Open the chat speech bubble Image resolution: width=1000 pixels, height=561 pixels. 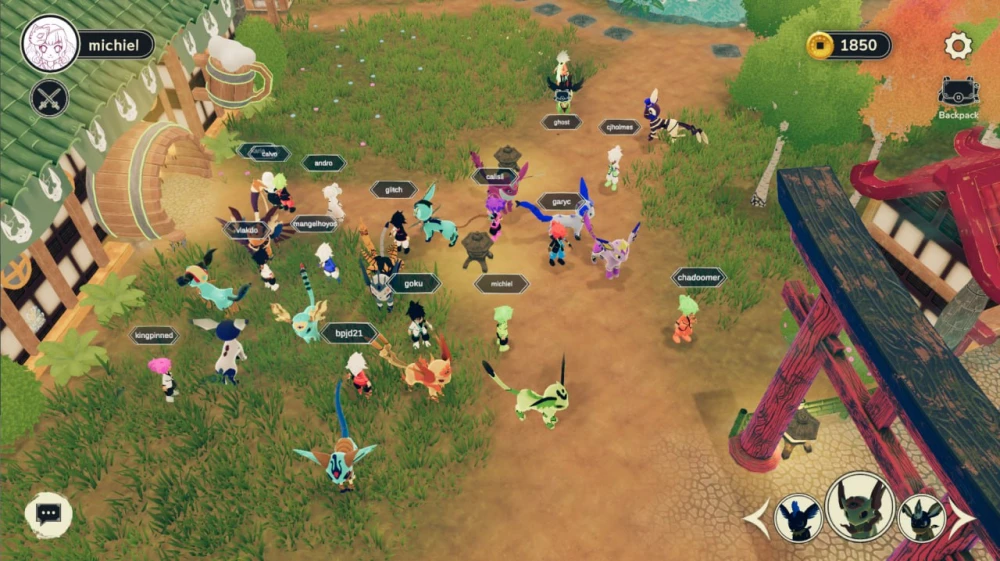[x=48, y=514]
